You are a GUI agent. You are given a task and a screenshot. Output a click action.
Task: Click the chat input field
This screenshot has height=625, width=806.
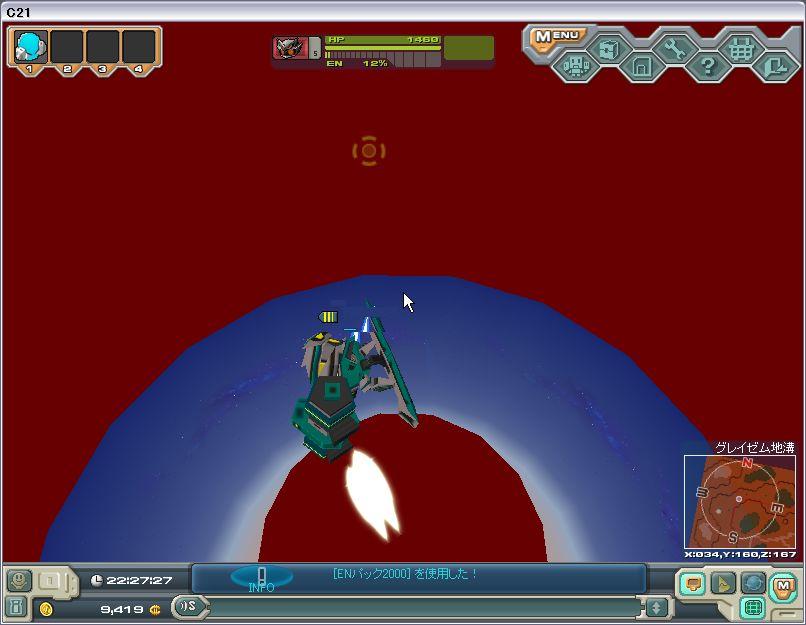(420, 607)
